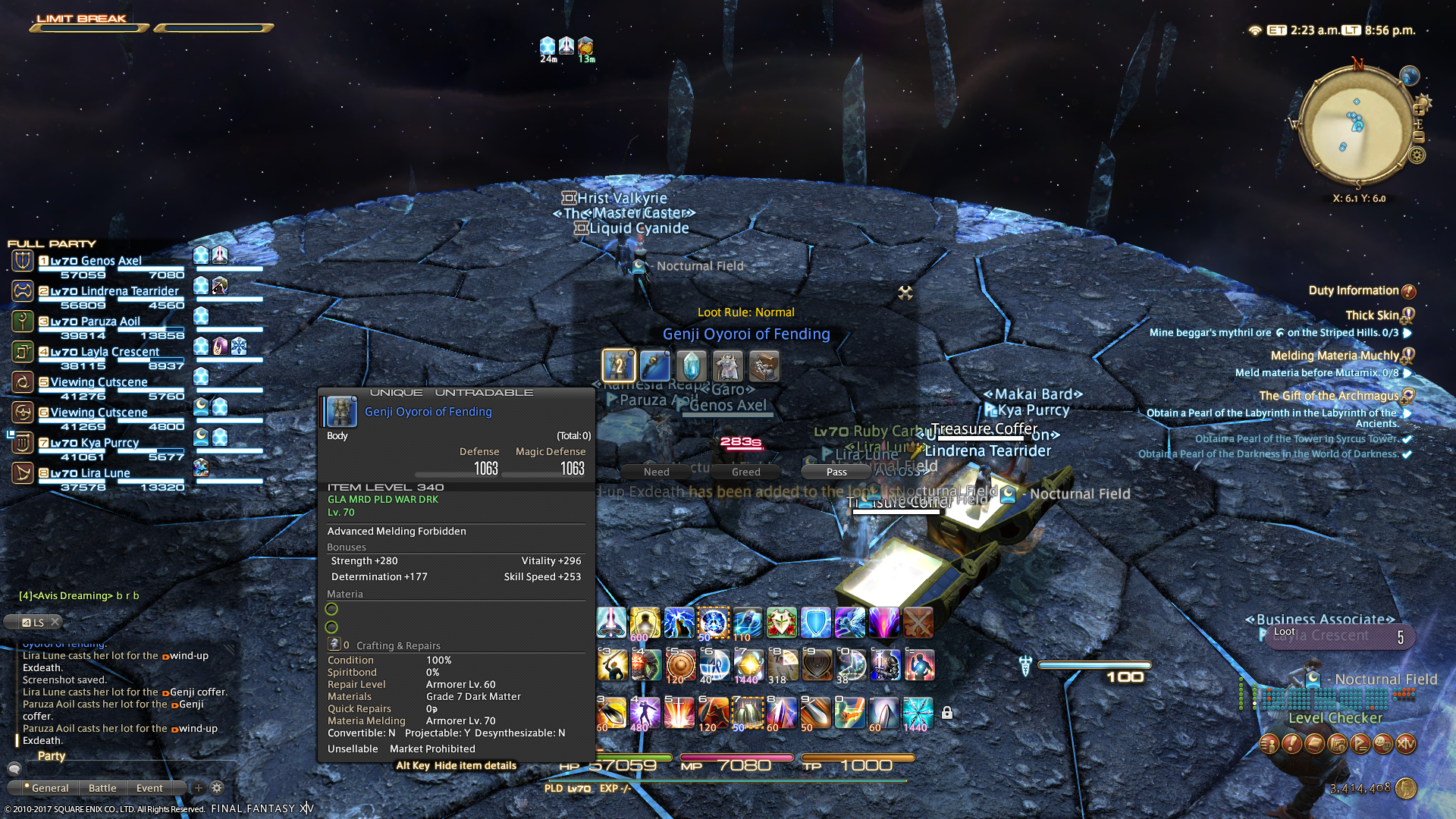Image resolution: width=1456 pixels, height=819 pixels.
Task: Select party member Lindrena Tearrider
Action: (x=115, y=291)
